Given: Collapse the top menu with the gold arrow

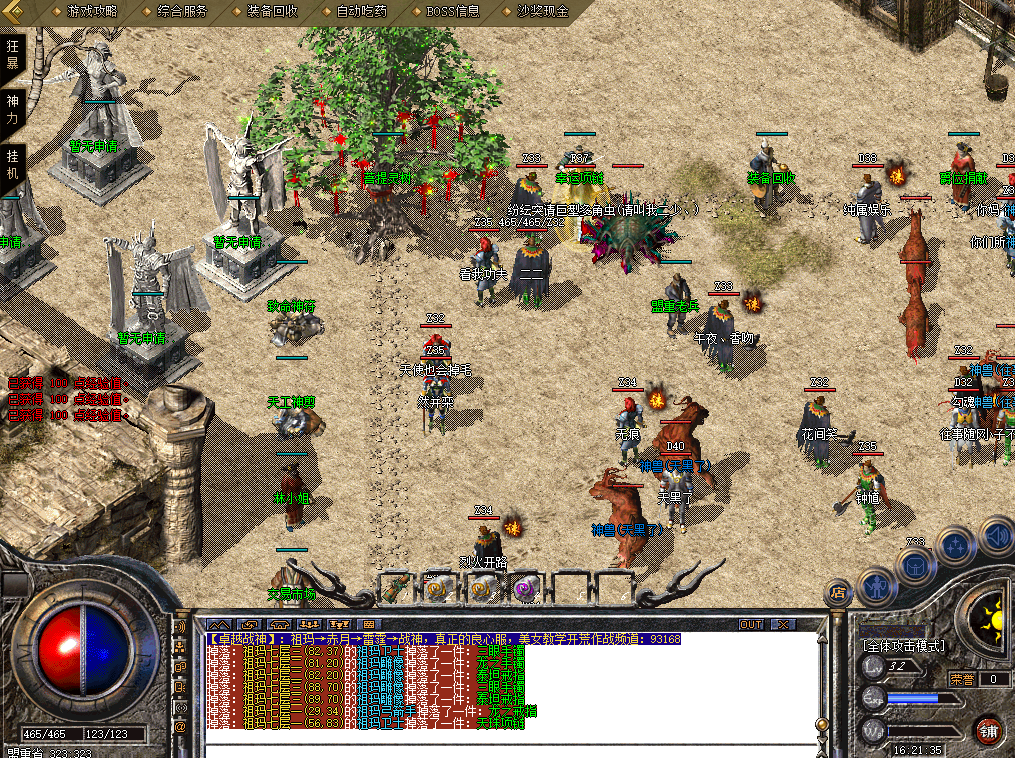Looking at the screenshot, I should coord(17,11).
